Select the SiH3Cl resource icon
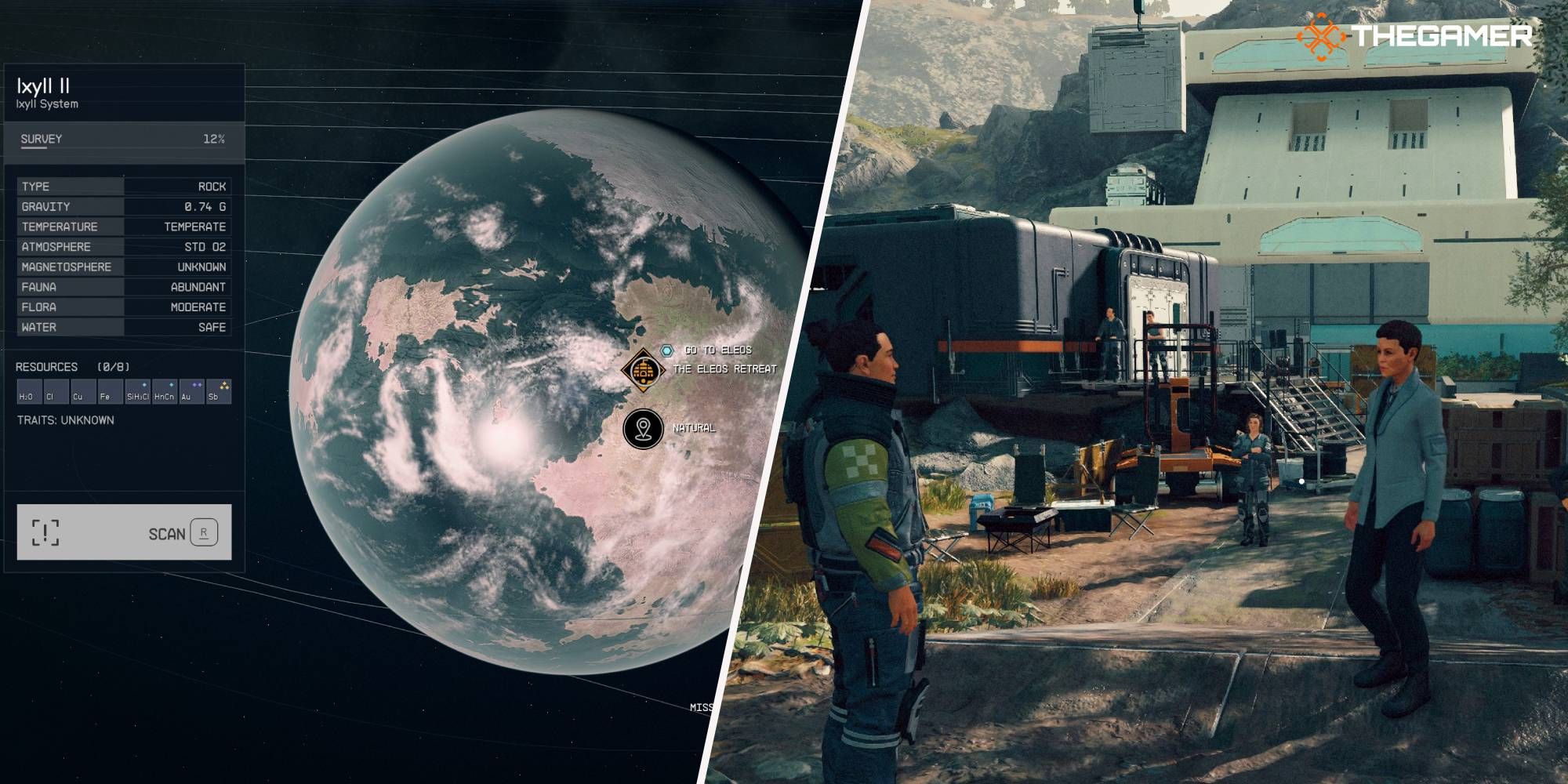 pos(137,391)
